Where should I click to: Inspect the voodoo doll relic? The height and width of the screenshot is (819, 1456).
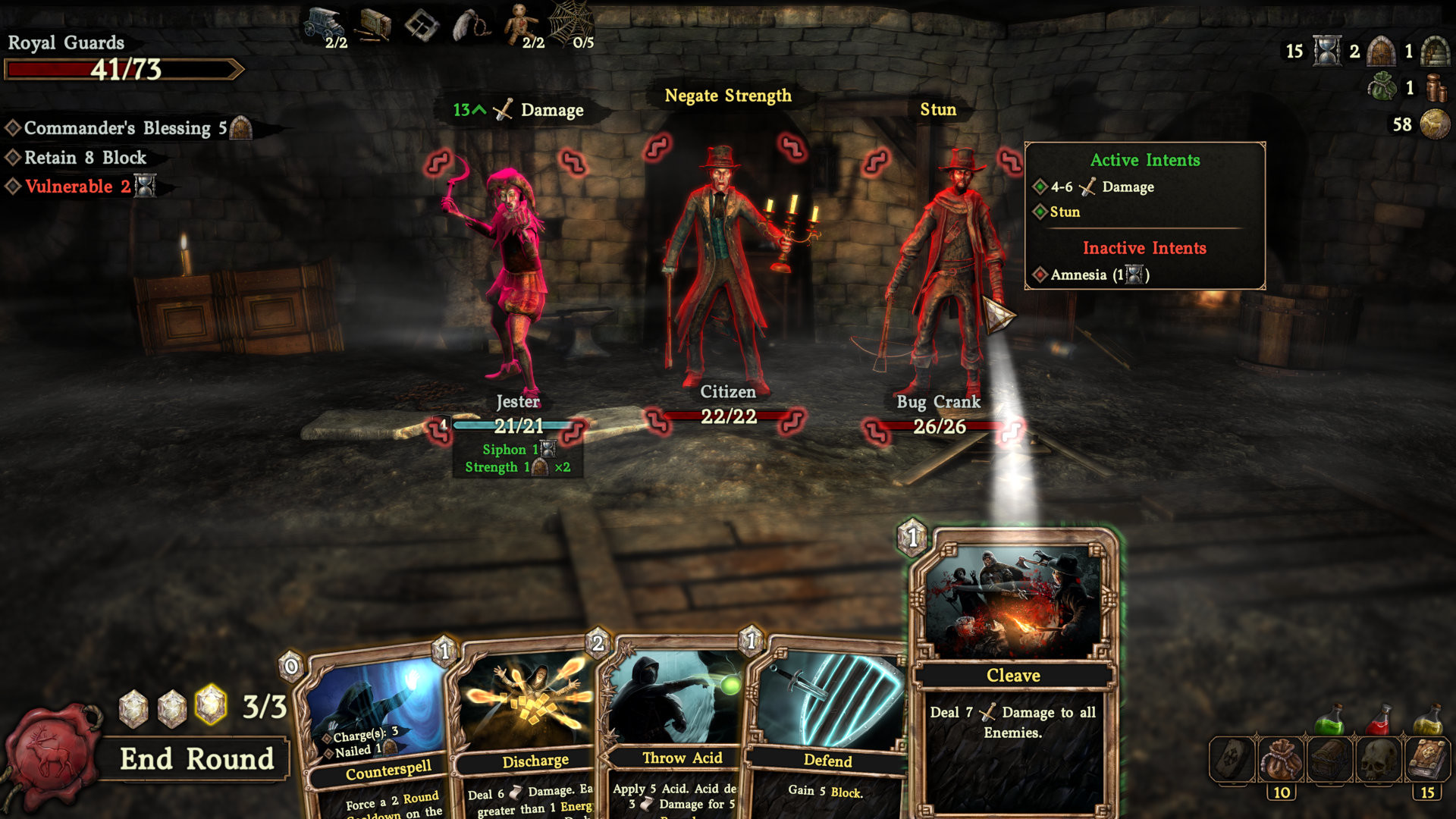(x=520, y=23)
